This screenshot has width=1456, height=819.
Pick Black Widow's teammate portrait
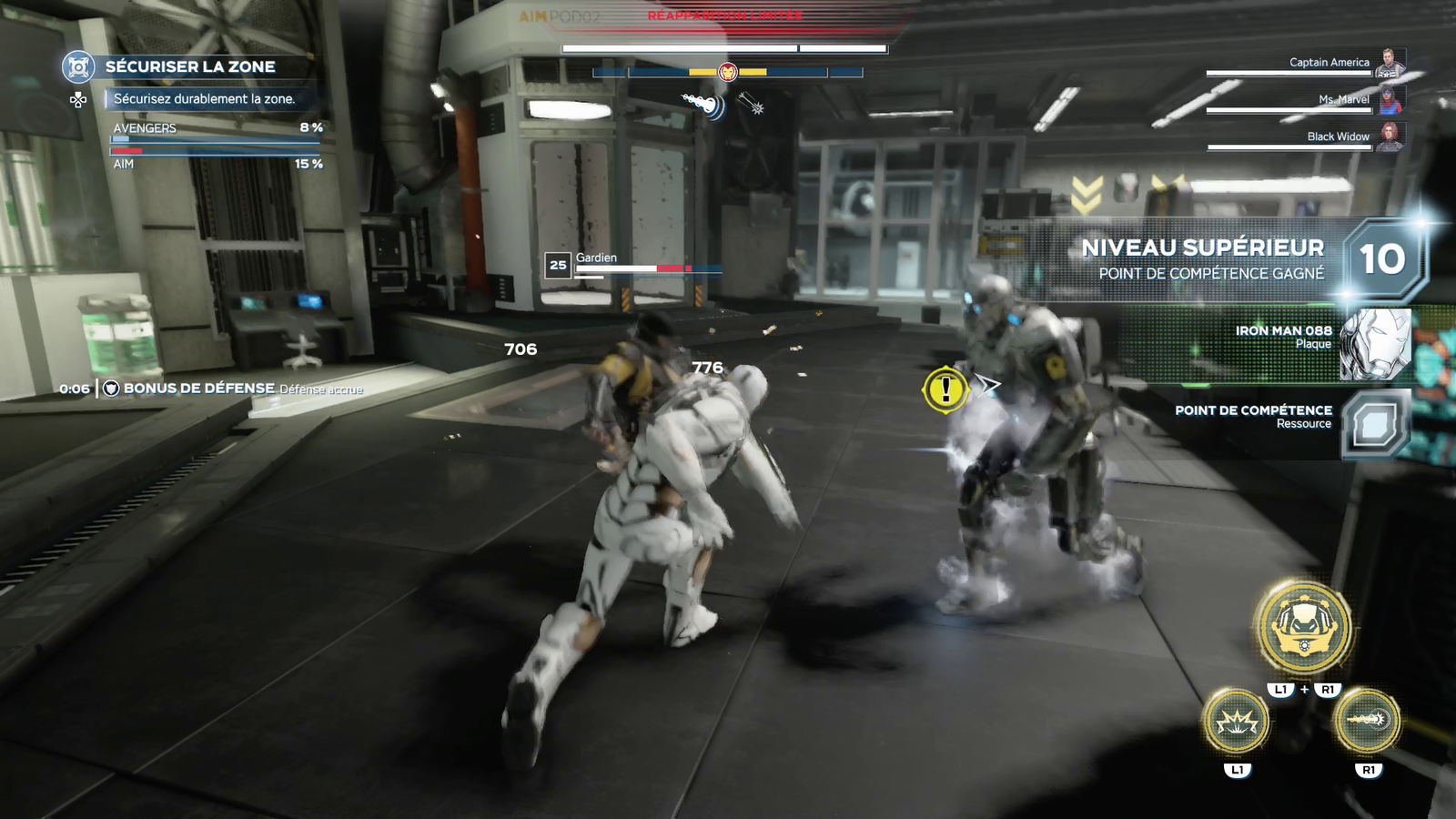(1389, 136)
